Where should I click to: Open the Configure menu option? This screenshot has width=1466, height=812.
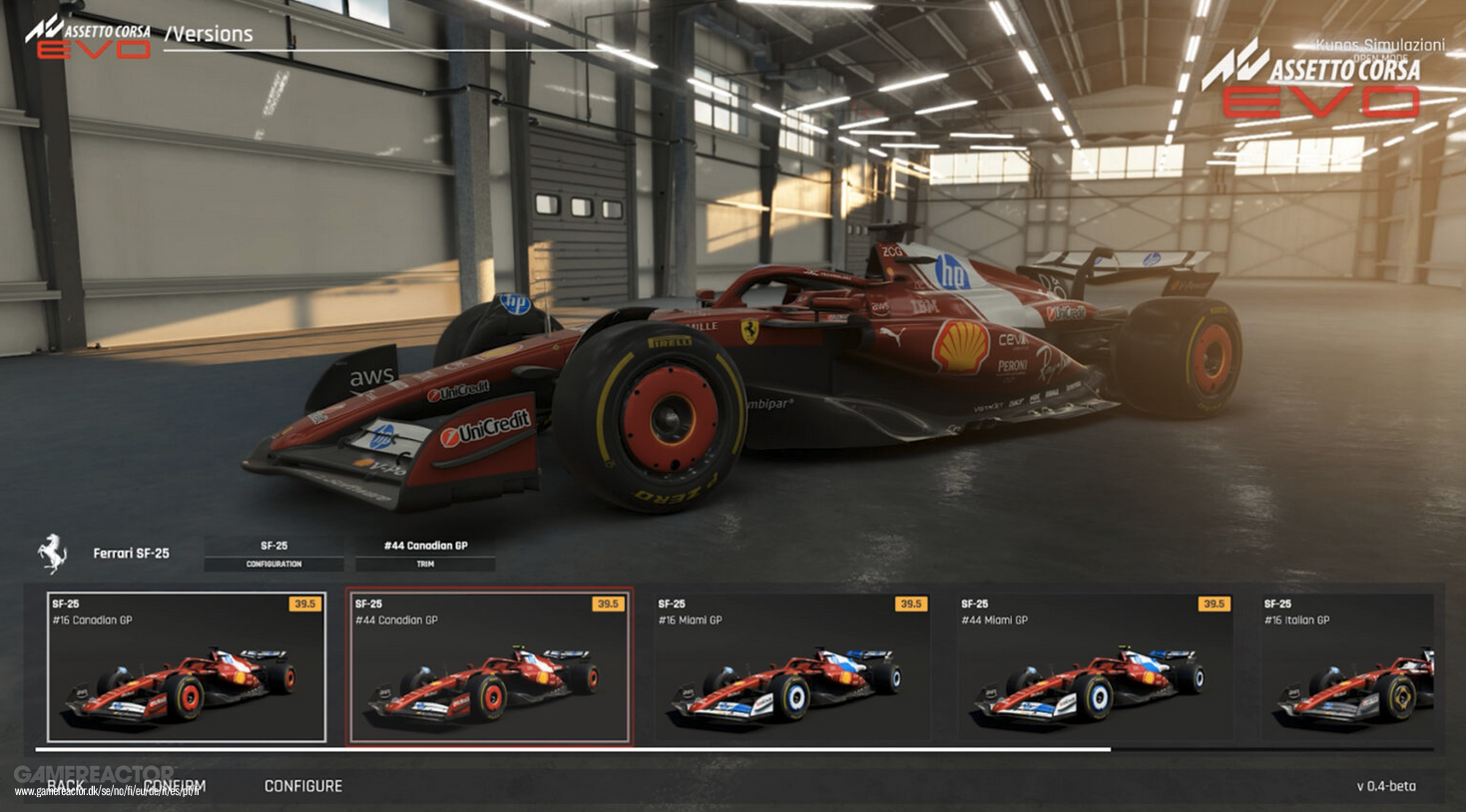pyautogui.click(x=303, y=786)
